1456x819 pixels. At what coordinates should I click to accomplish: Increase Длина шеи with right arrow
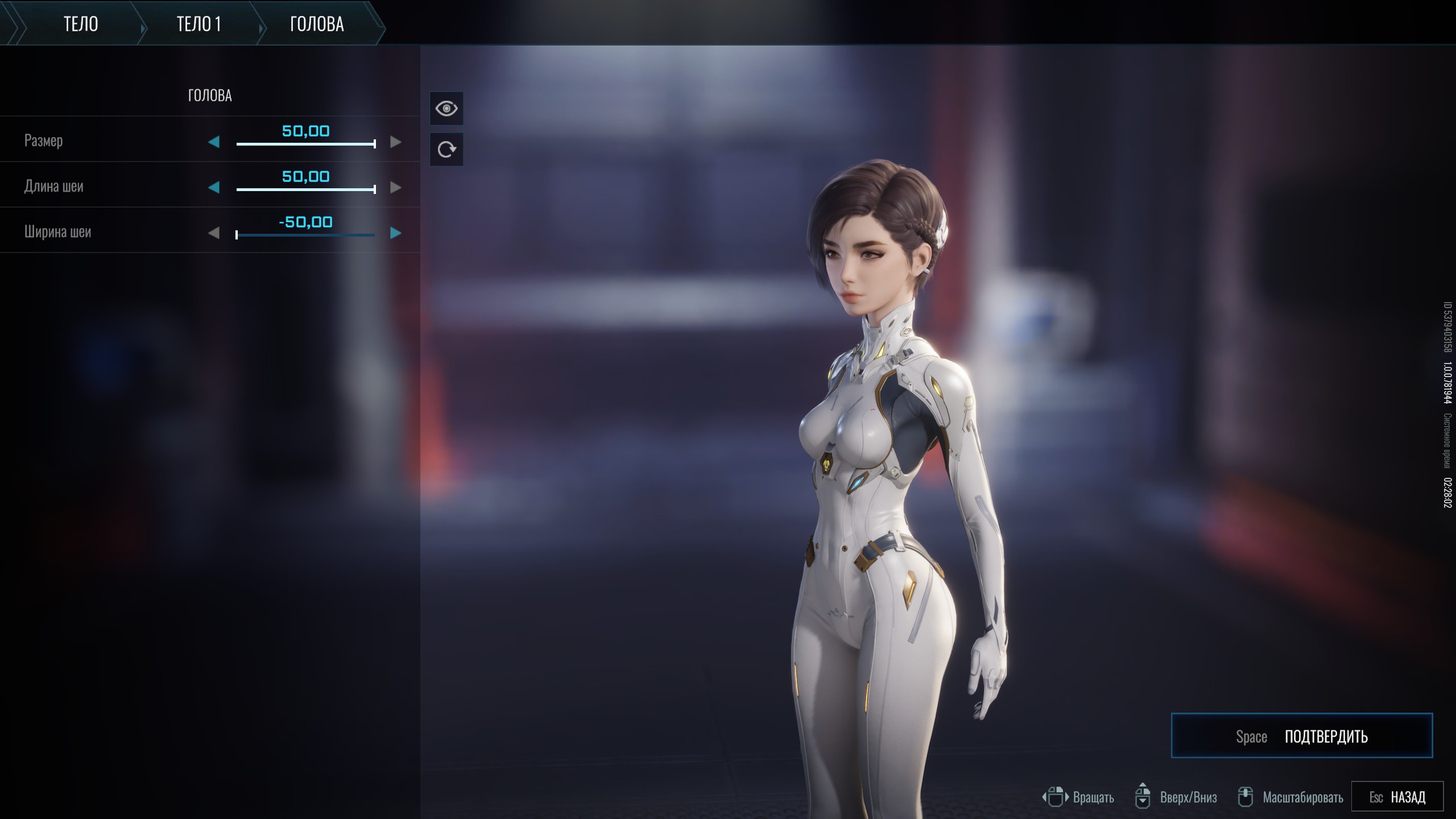coord(396,188)
